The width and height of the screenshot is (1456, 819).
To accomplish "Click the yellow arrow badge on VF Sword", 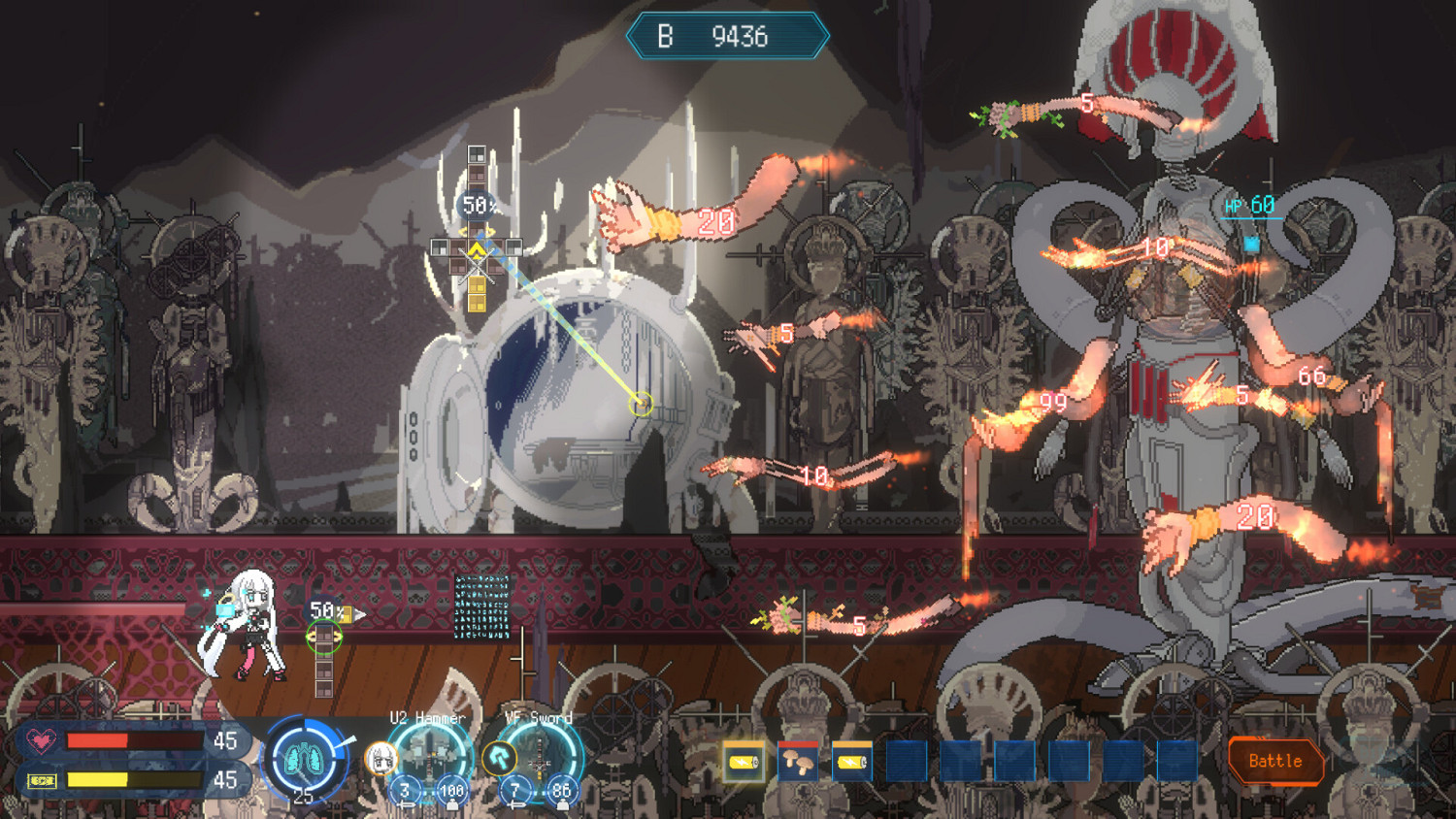I will pyautogui.click(x=502, y=758).
